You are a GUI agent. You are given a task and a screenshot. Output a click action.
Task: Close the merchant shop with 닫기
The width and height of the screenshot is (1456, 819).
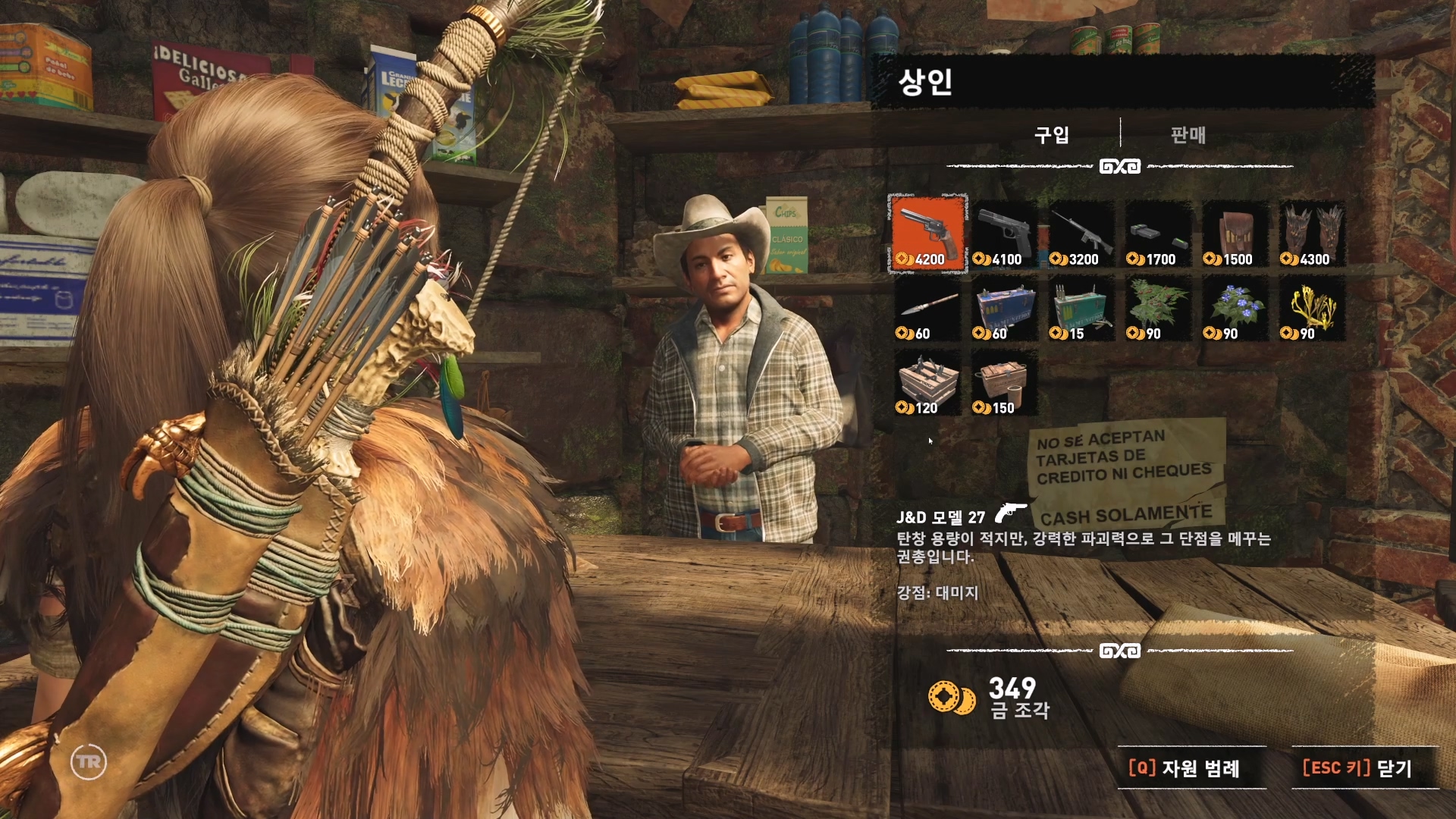(x=1357, y=768)
